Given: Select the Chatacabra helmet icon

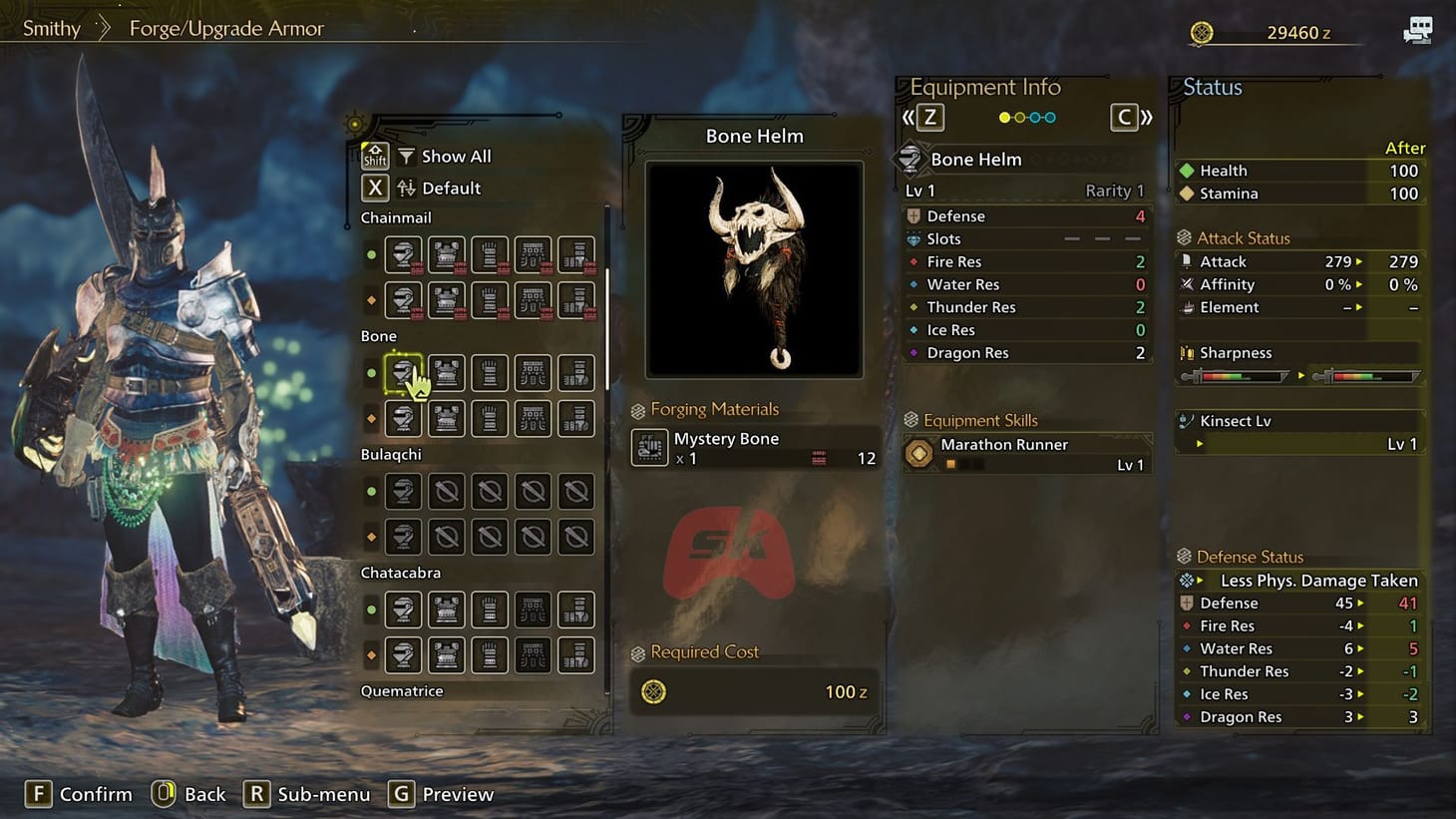Looking at the screenshot, I should (403, 609).
